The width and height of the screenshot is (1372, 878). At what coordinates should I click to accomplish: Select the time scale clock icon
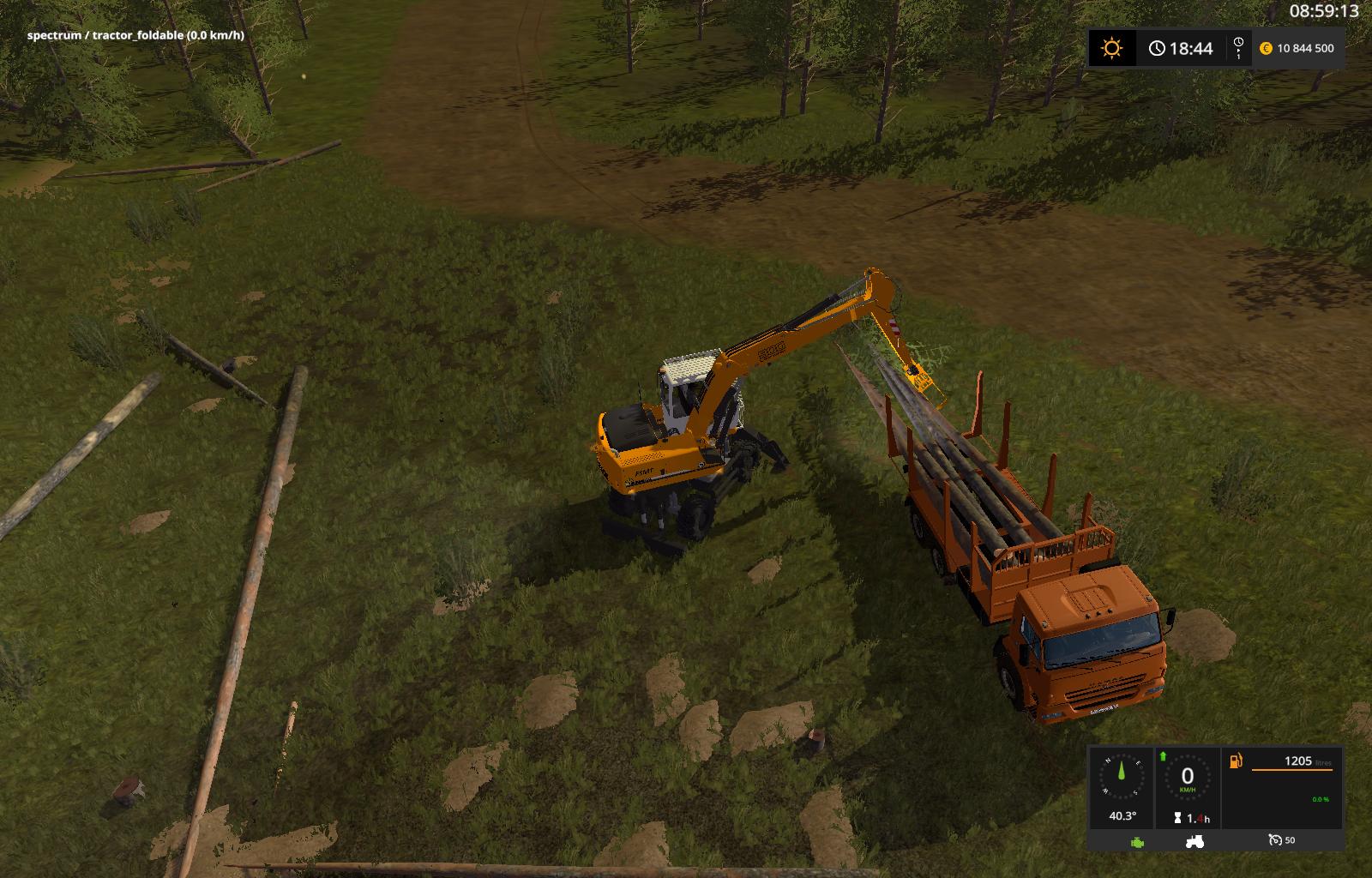point(1238,48)
